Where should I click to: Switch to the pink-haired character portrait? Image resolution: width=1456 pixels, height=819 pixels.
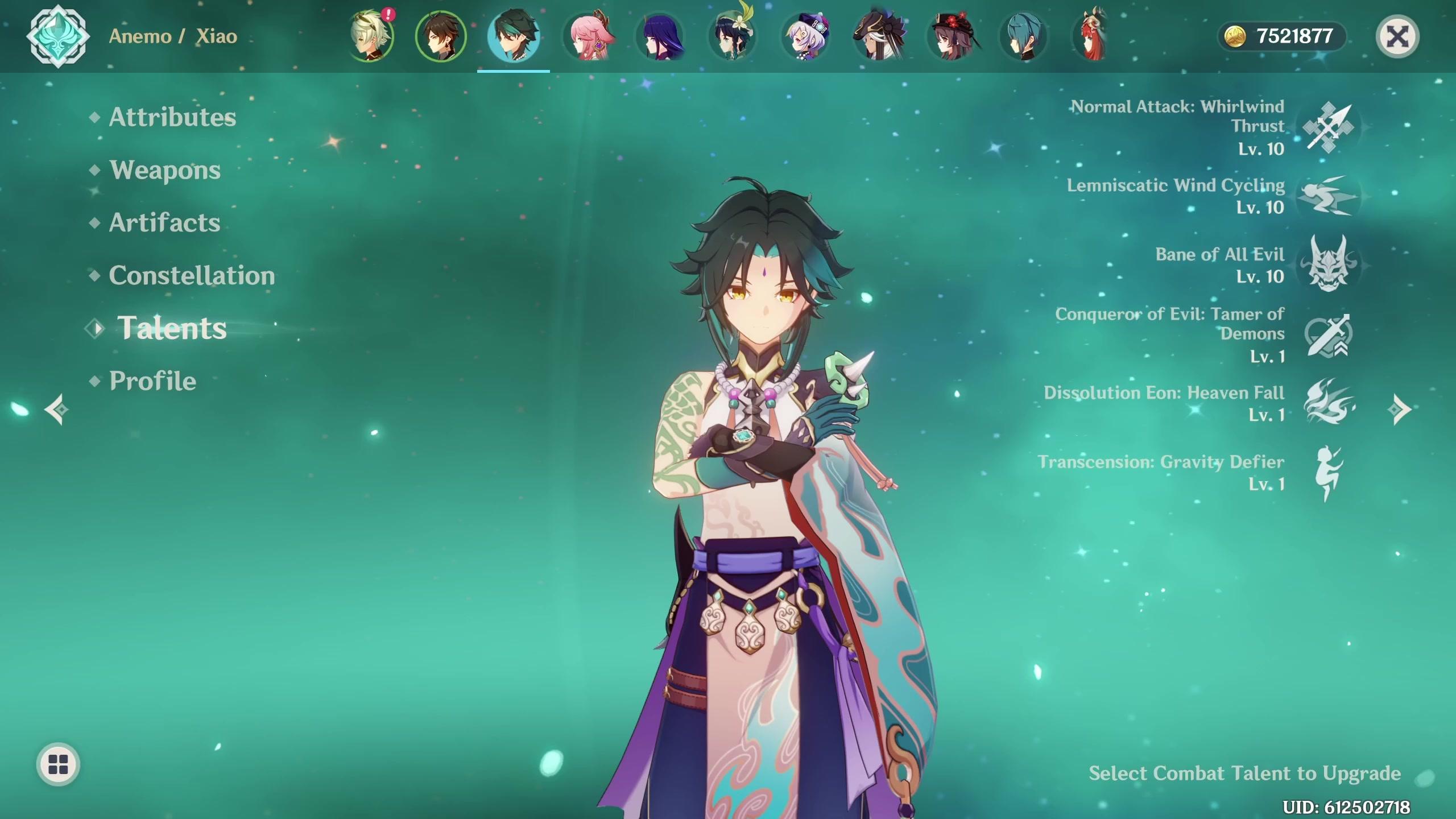pyautogui.click(x=588, y=36)
